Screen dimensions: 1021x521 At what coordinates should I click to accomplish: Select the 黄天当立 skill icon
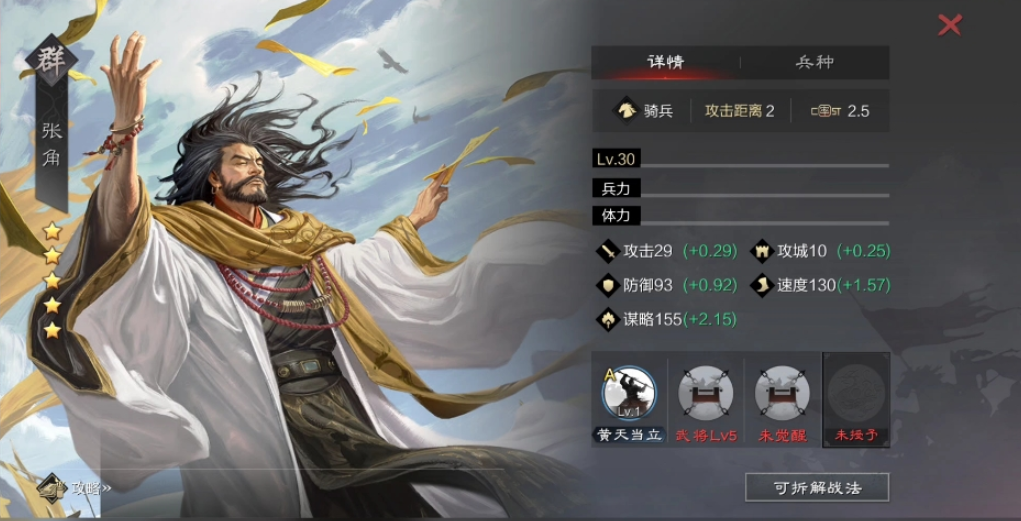628,395
